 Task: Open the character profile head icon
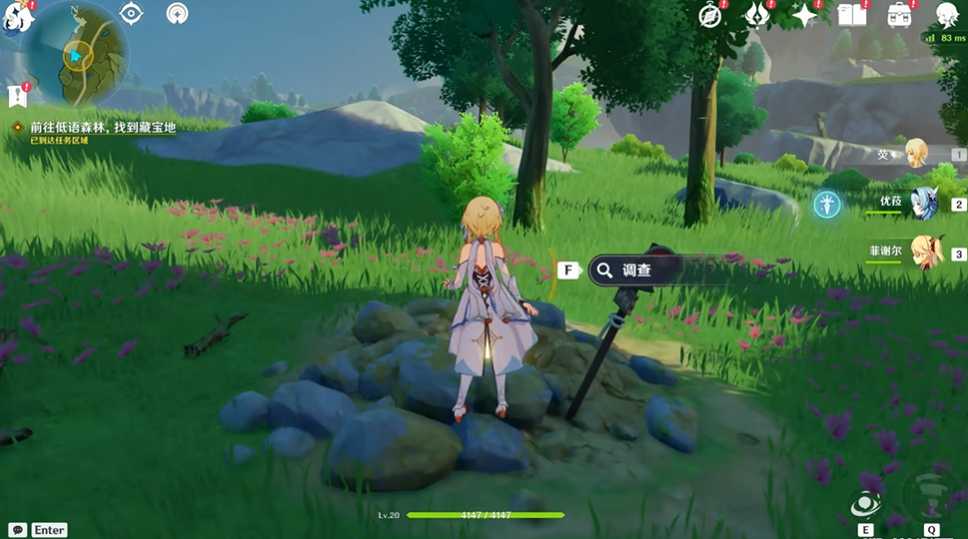point(946,14)
